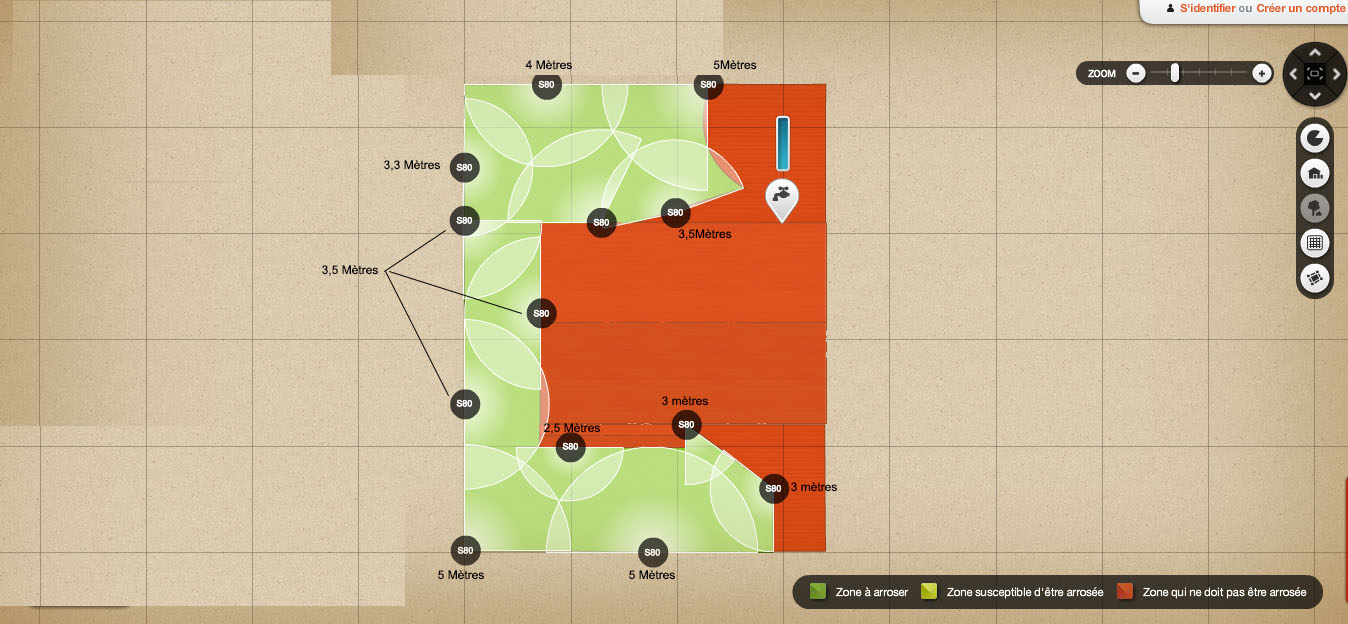This screenshot has height=624, width=1348.
Task: Zoom out with the minus button
Action: tap(1136, 73)
